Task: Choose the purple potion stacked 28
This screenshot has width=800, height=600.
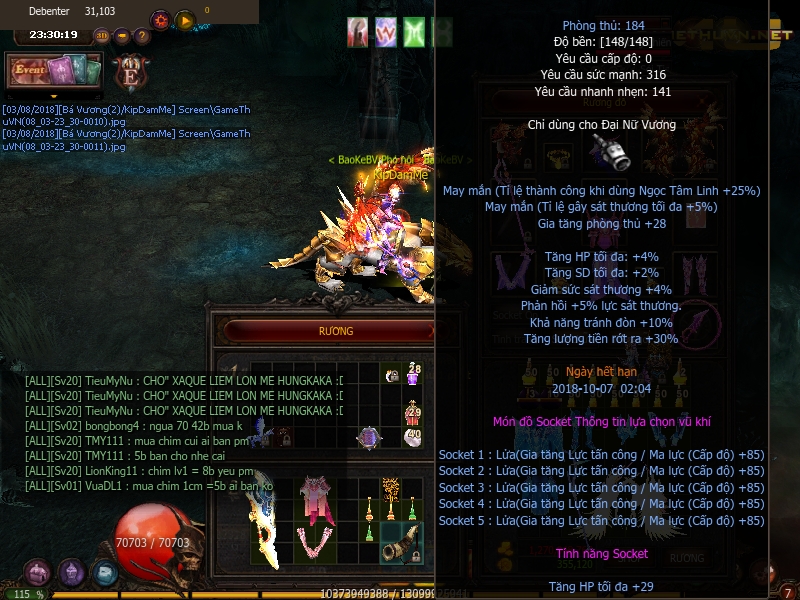Action: click(x=413, y=374)
